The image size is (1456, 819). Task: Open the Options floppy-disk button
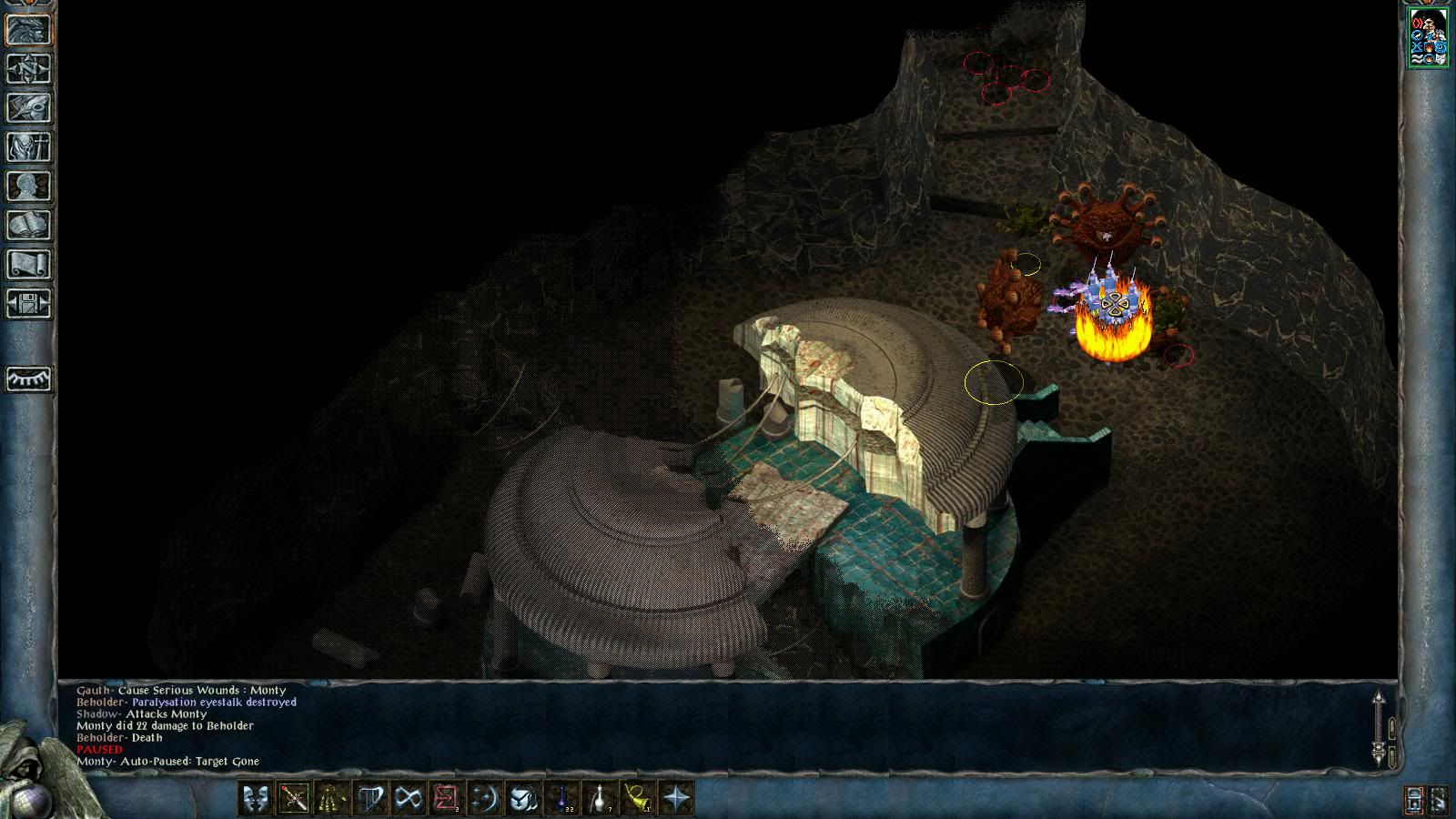[x=28, y=303]
